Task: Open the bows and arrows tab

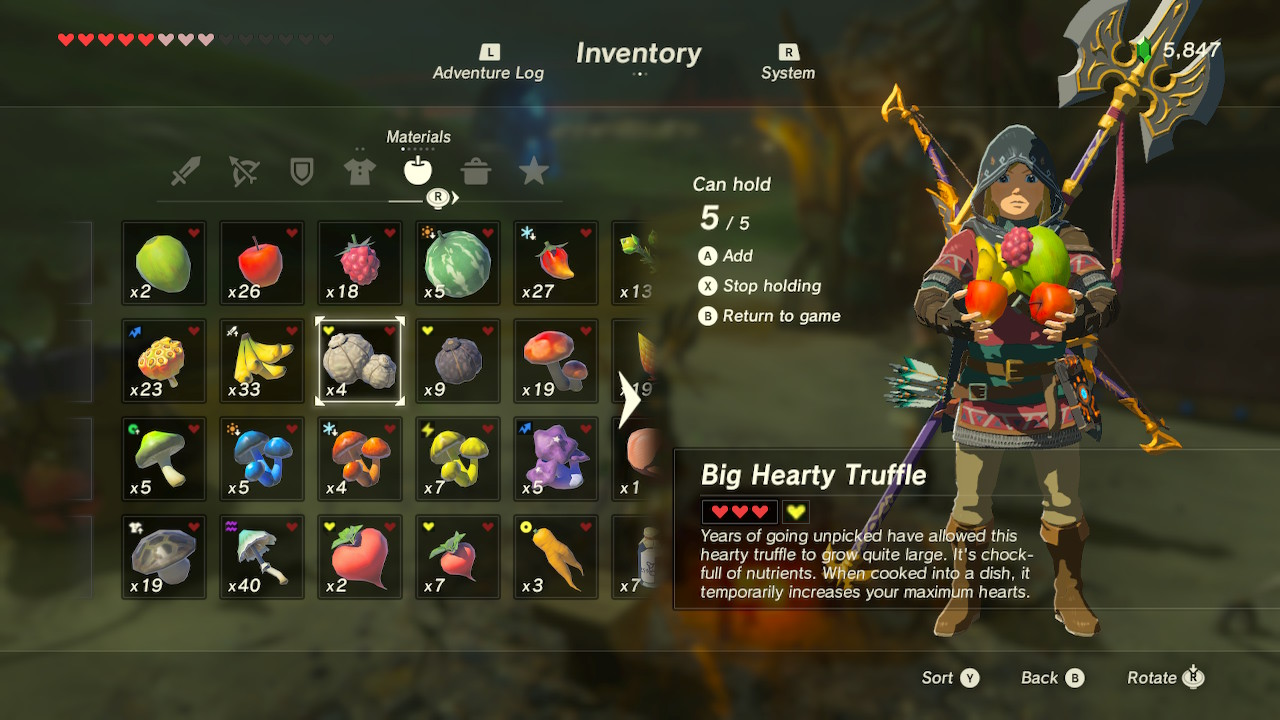Action: click(x=245, y=170)
